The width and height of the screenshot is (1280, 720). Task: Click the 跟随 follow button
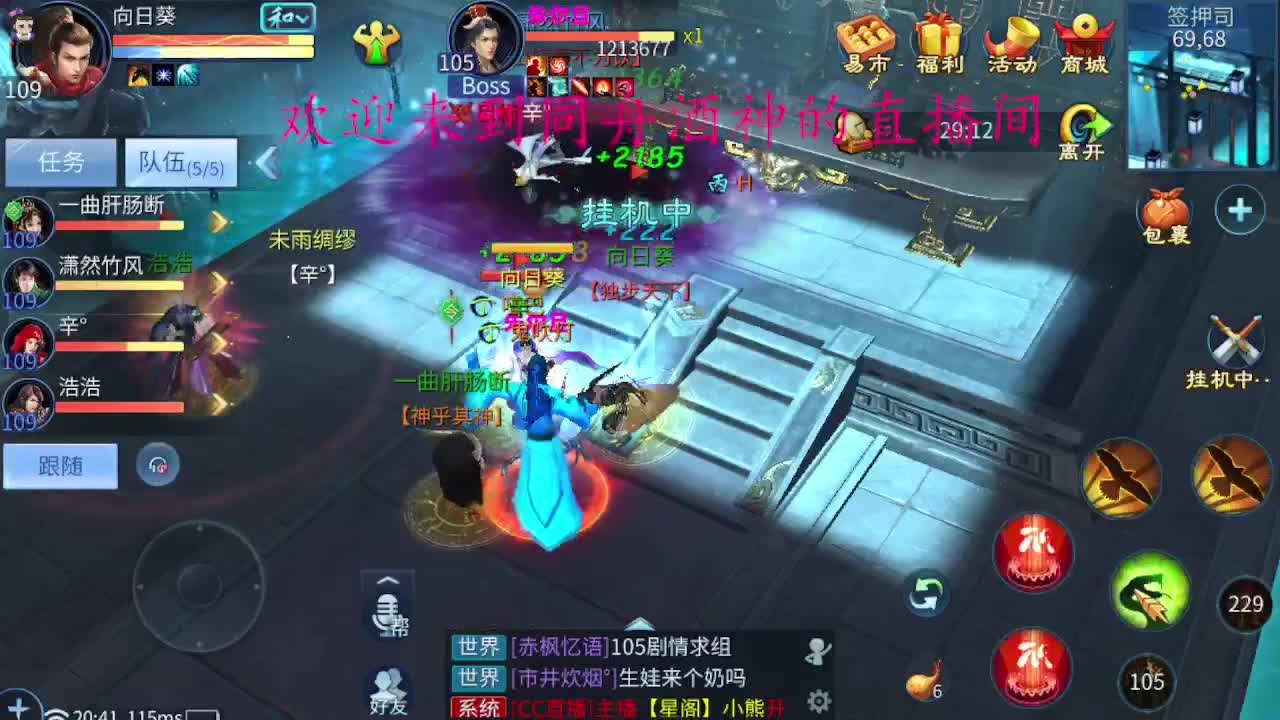tap(60, 466)
